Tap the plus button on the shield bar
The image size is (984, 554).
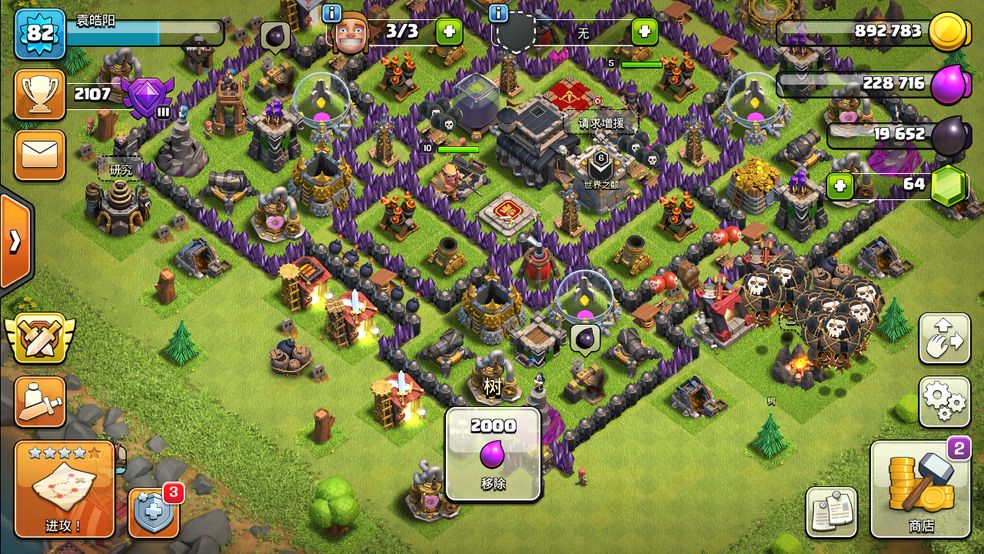click(x=645, y=31)
